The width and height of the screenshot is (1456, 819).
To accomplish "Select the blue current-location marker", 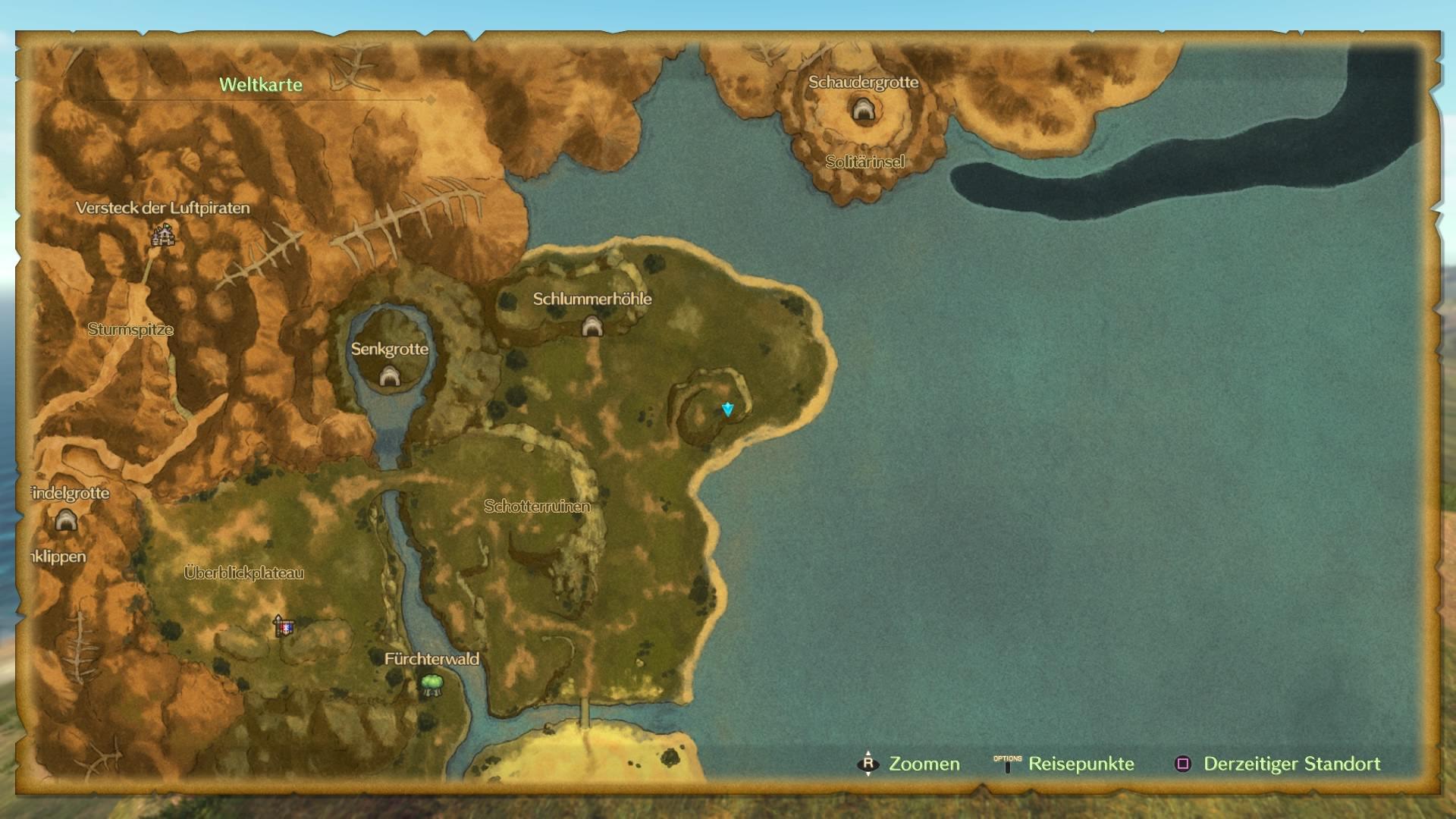I will point(727,409).
